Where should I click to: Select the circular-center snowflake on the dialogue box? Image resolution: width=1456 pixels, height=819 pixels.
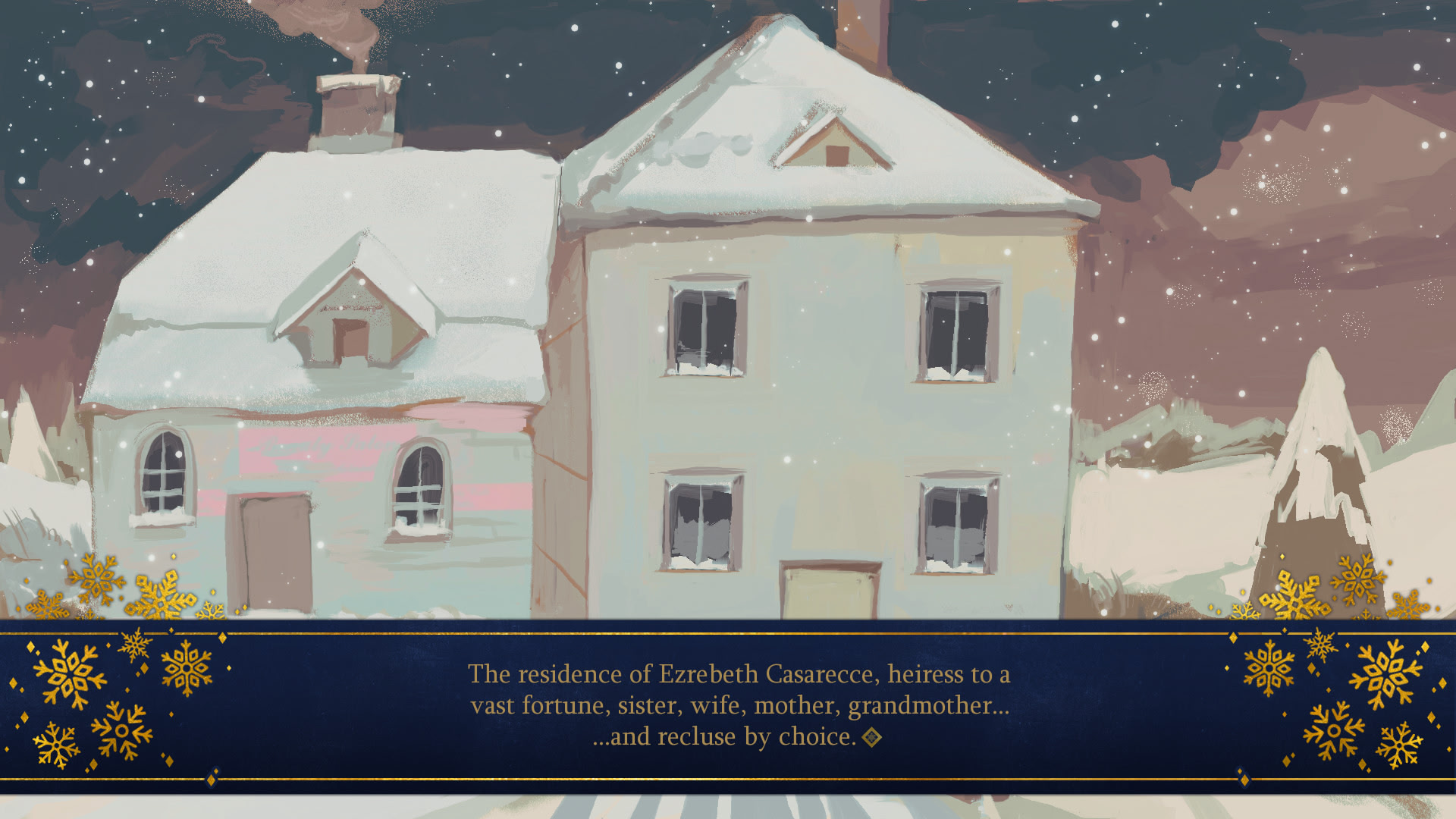pos(121,730)
